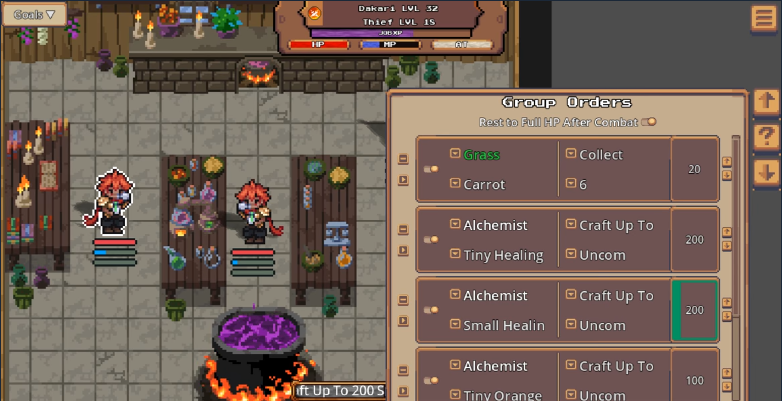Expand the Goals dropdown
The image size is (782, 401).
[x=34, y=15]
